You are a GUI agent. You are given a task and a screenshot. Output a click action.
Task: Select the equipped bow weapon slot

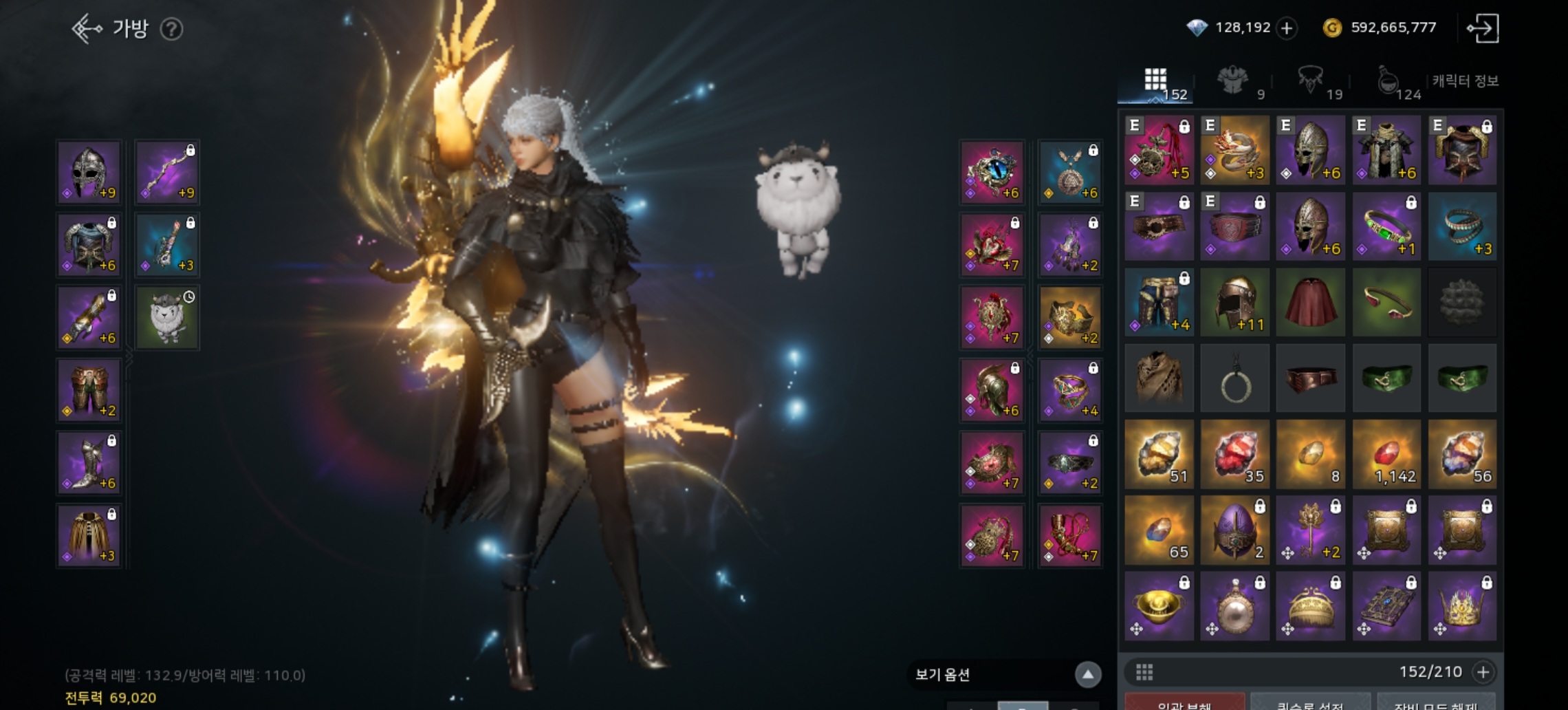click(167, 172)
